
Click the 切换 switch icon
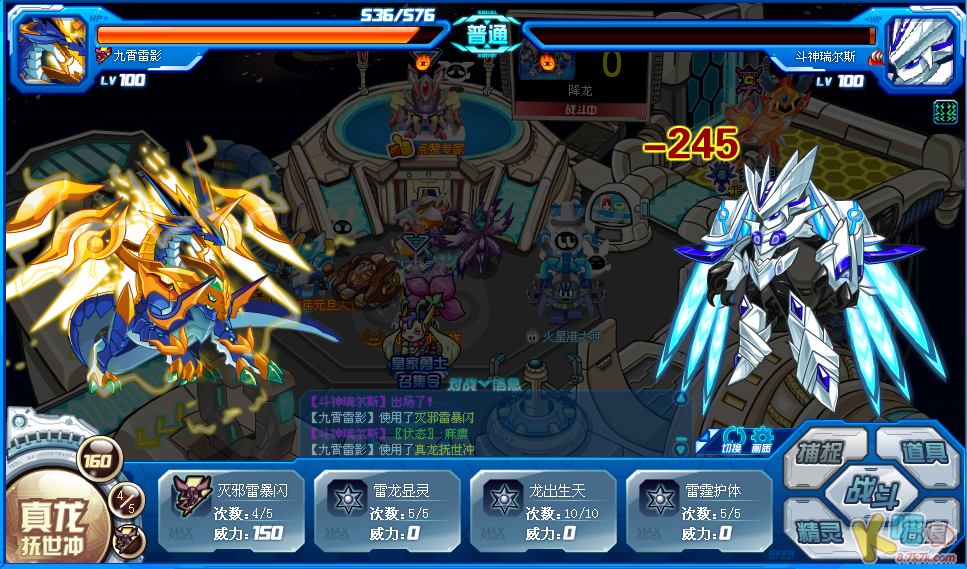[732, 438]
